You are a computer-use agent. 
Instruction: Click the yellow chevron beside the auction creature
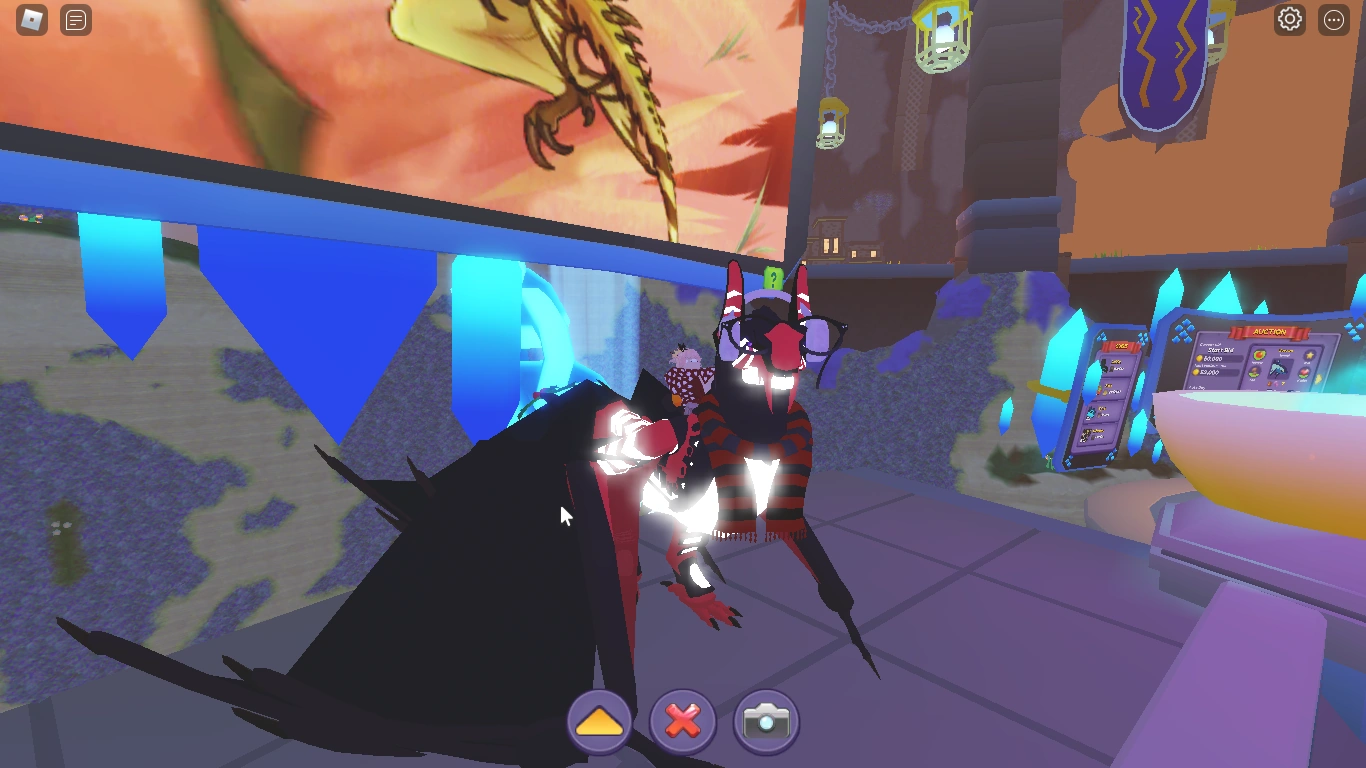click(1318, 379)
